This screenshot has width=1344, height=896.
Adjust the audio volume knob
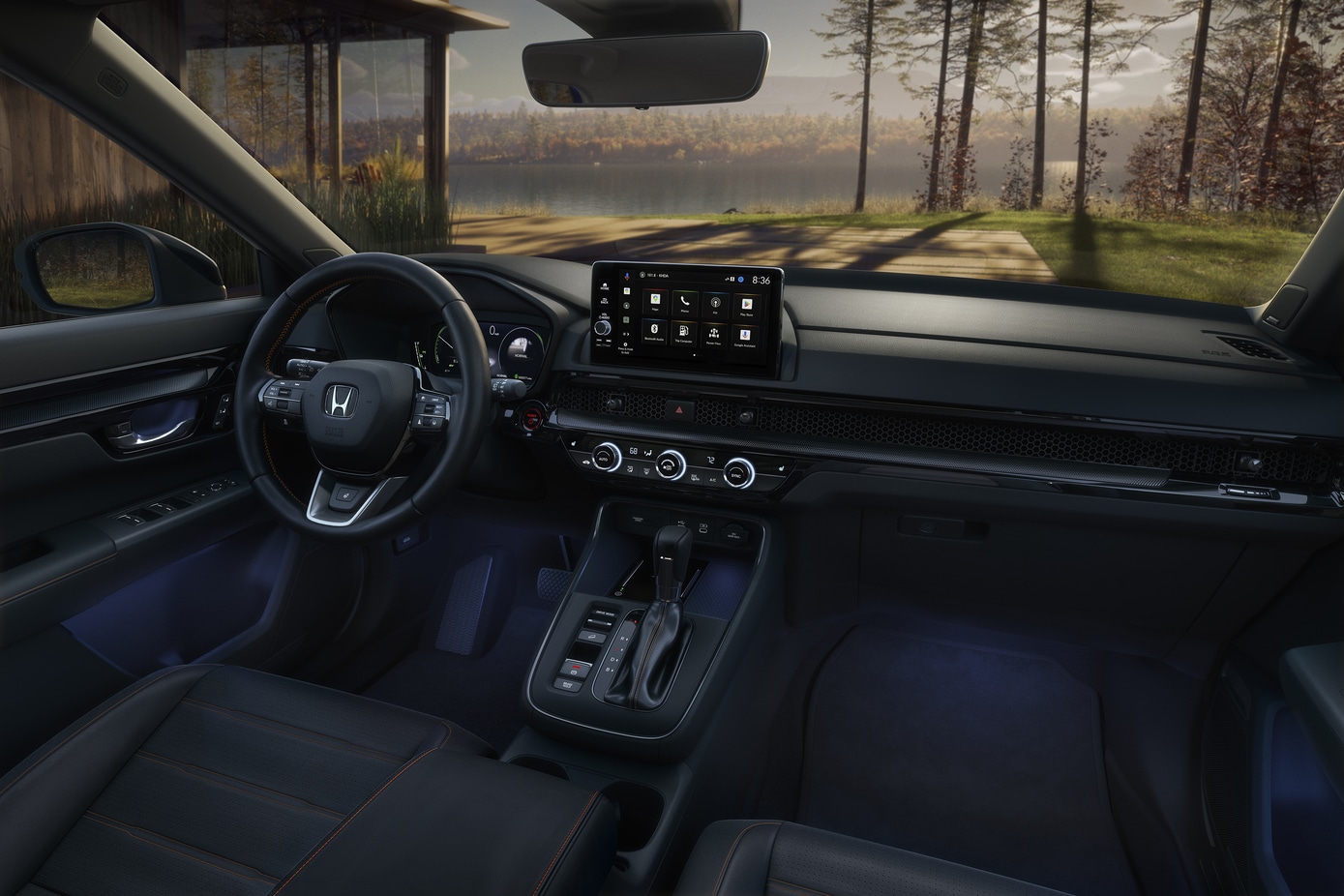point(602,327)
